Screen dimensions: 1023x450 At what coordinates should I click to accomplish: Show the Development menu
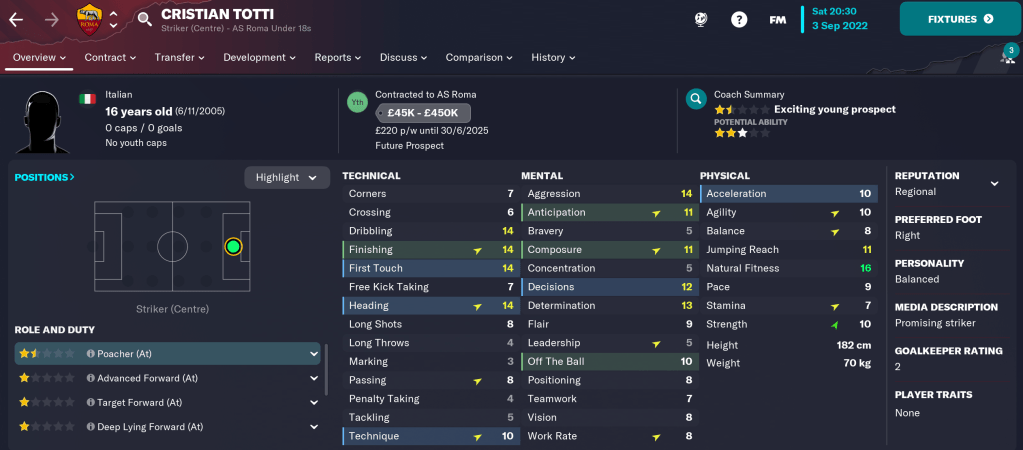pos(259,58)
